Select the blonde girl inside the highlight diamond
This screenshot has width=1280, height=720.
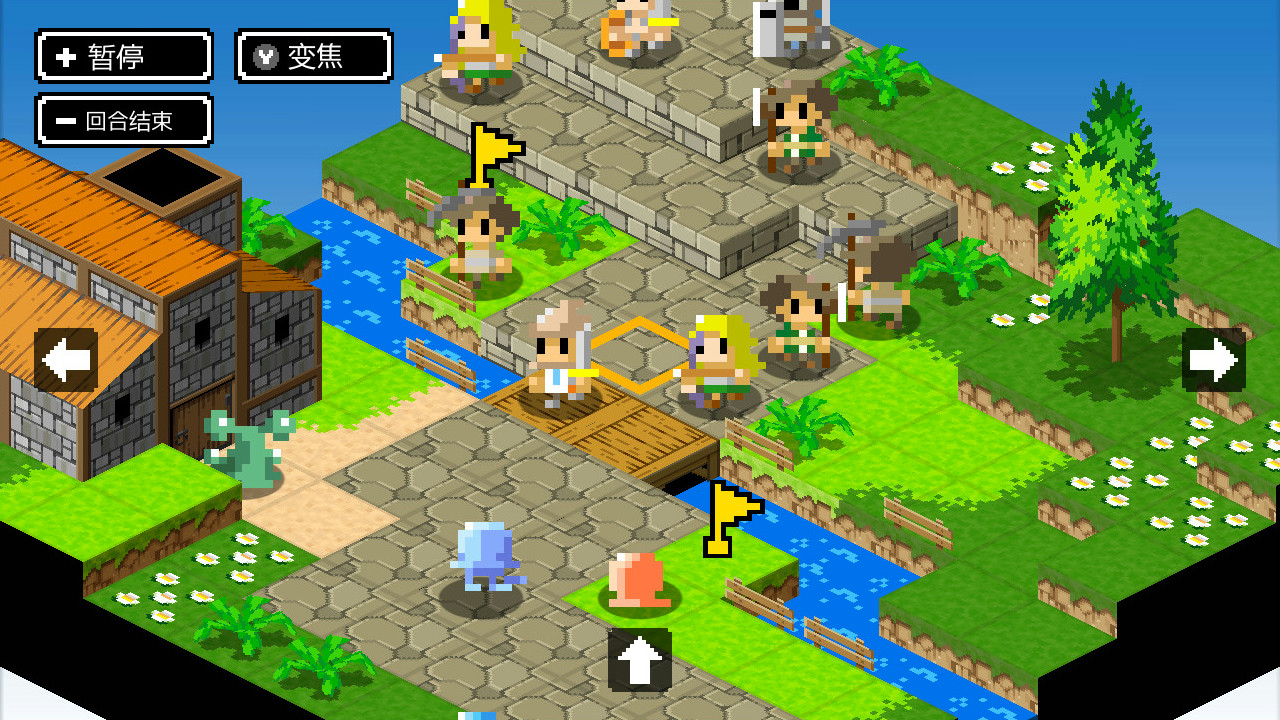pos(718,360)
